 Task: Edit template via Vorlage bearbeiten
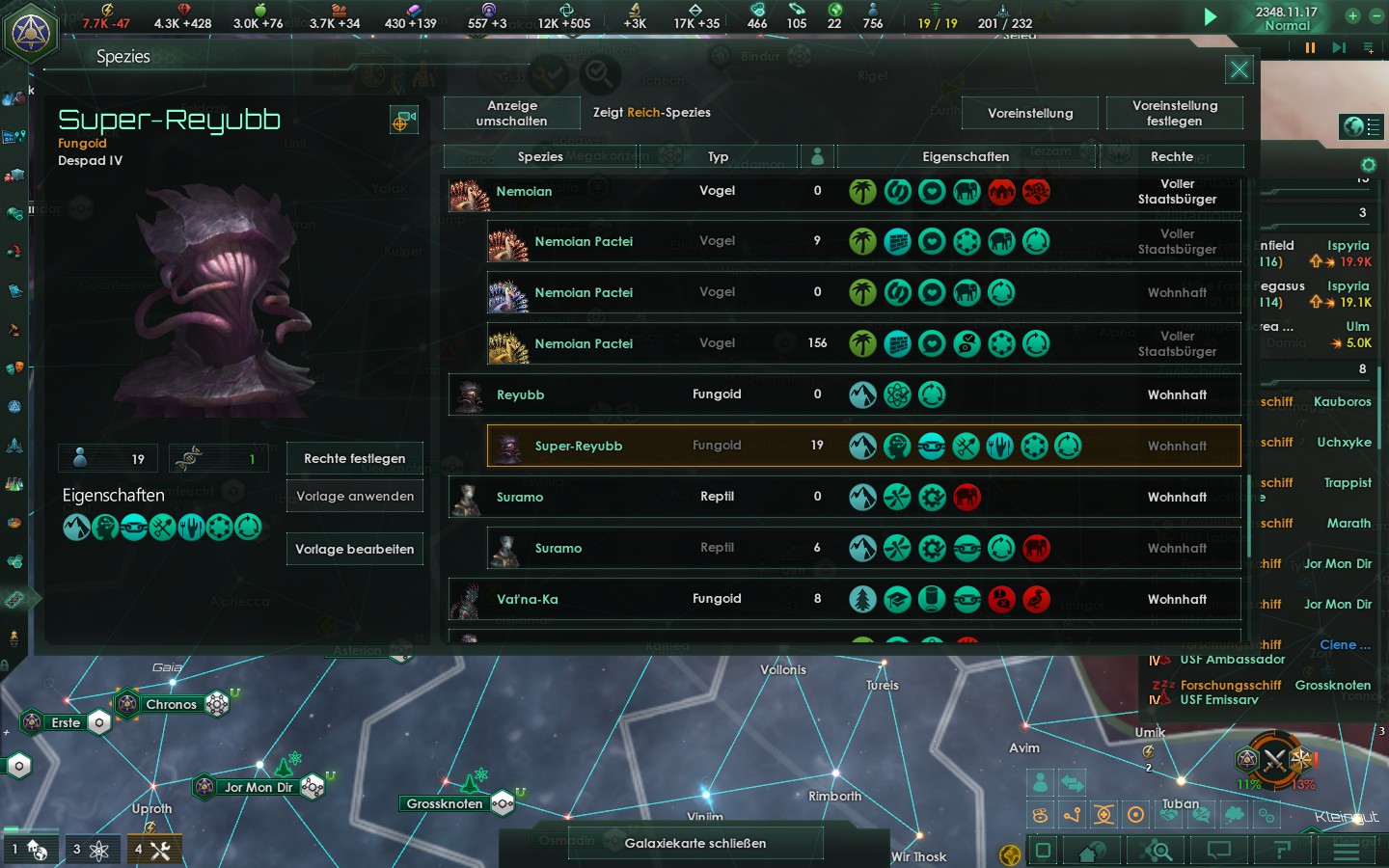(354, 549)
